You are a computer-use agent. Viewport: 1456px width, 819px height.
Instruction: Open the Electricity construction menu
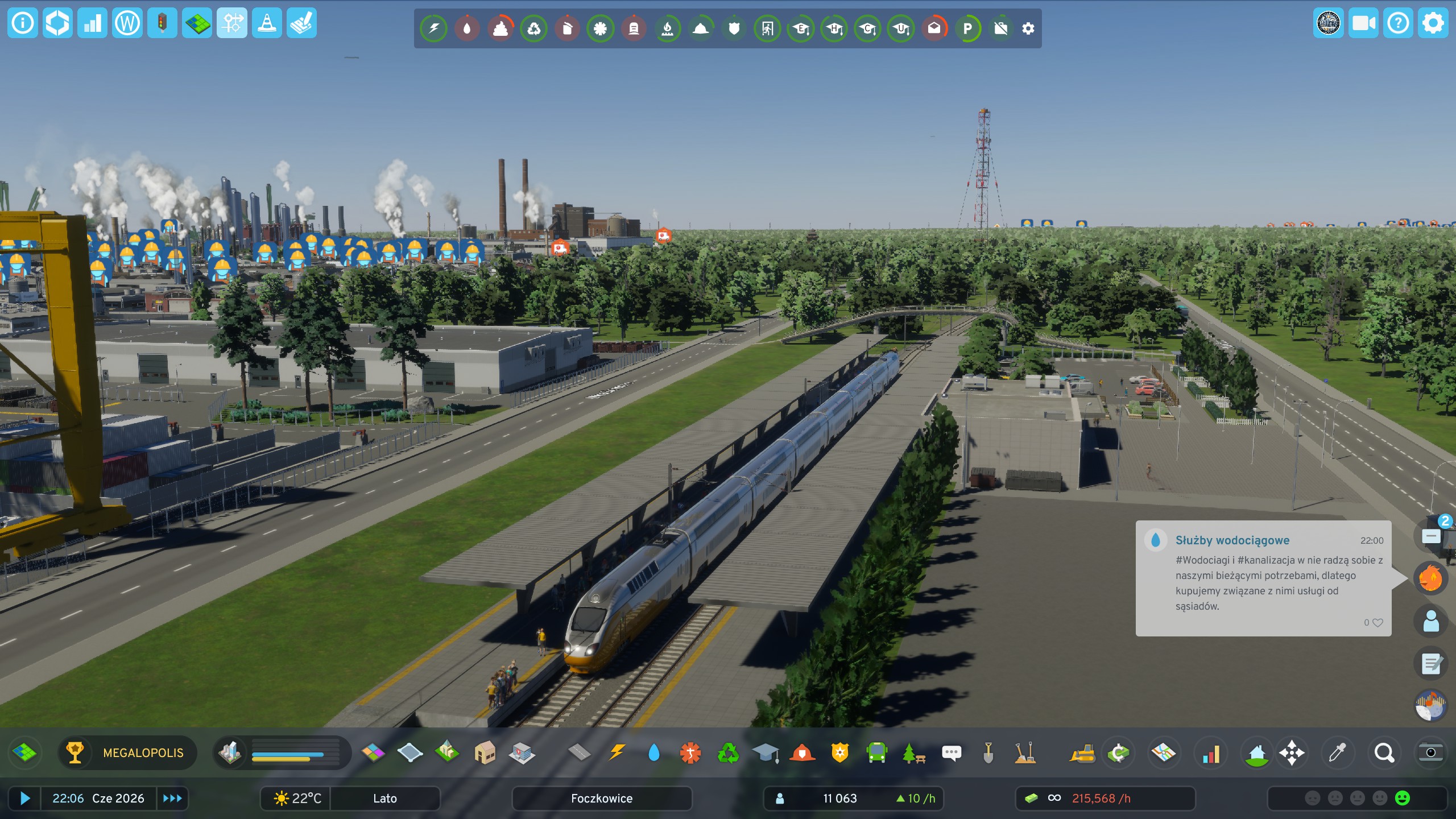coord(618,752)
